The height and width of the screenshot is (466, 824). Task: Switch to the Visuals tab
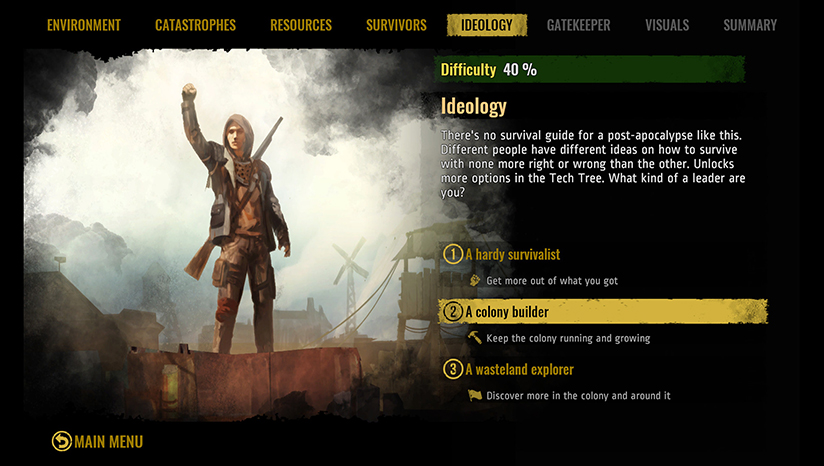click(667, 25)
